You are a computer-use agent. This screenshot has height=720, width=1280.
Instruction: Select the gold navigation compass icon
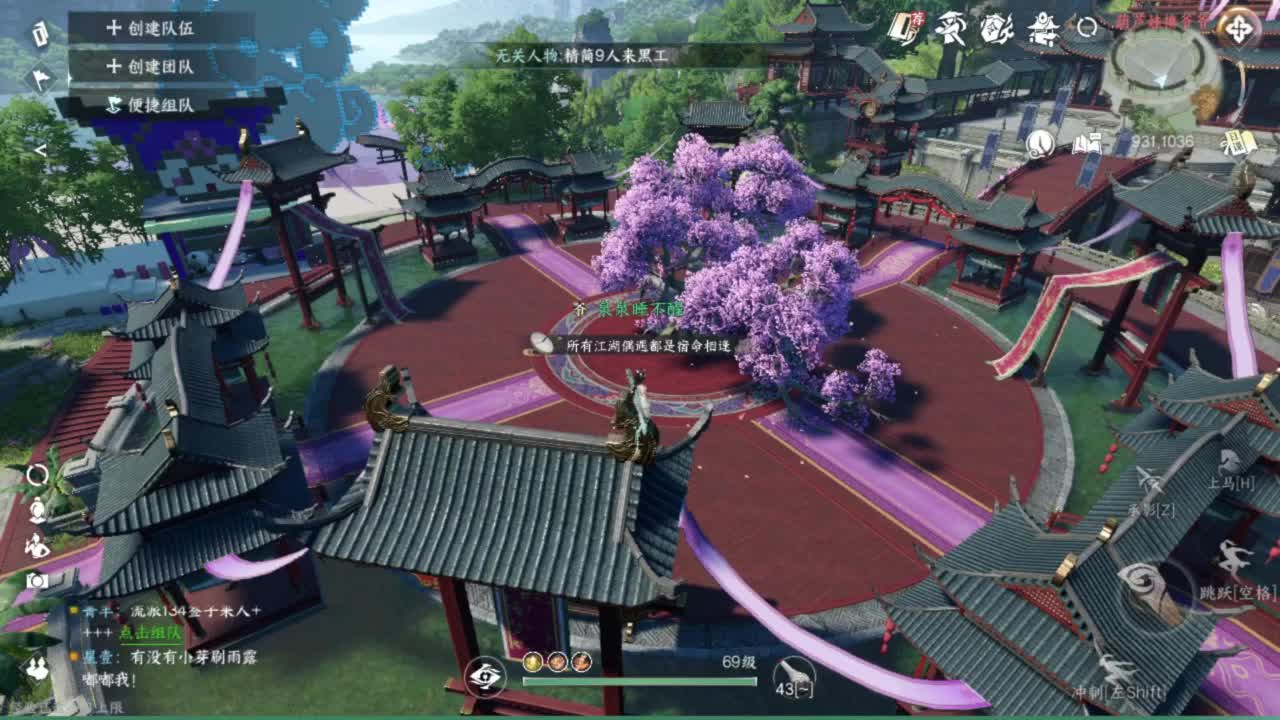(x=1240, y=28)
